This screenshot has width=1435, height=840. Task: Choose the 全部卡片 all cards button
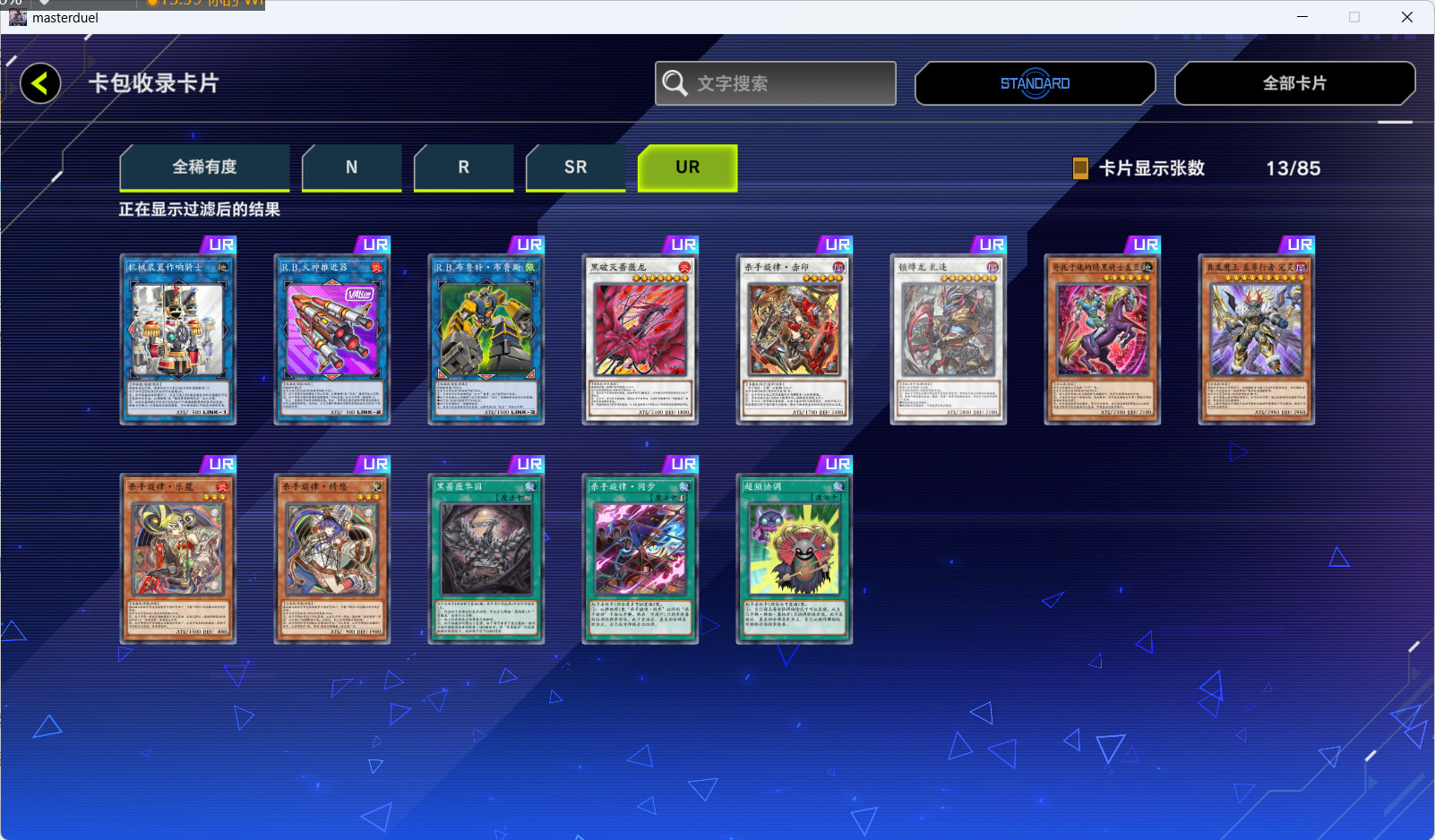1294,83
